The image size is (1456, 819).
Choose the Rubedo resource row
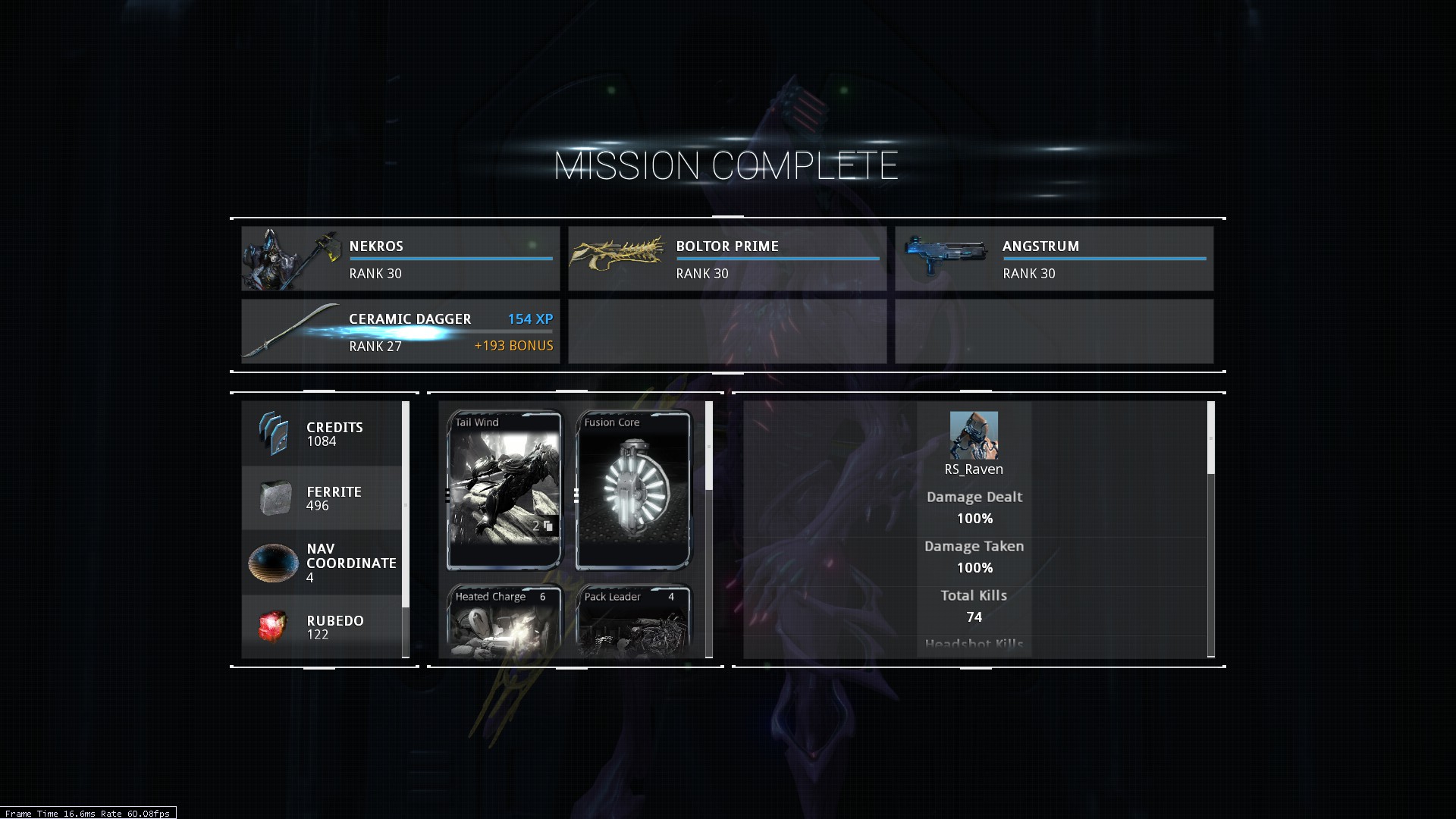point(322,626)
